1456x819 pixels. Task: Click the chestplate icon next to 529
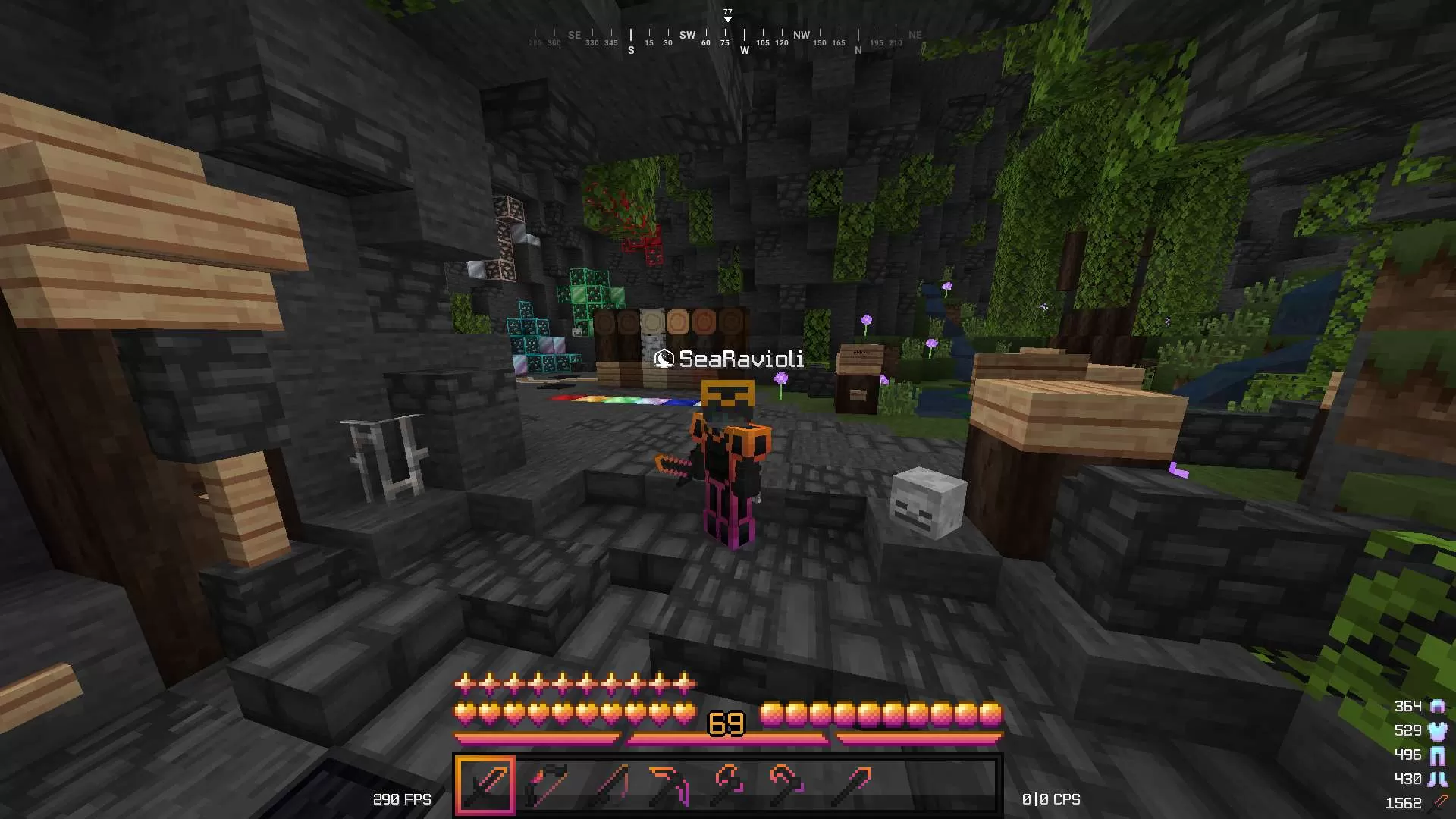(1438, 731)
